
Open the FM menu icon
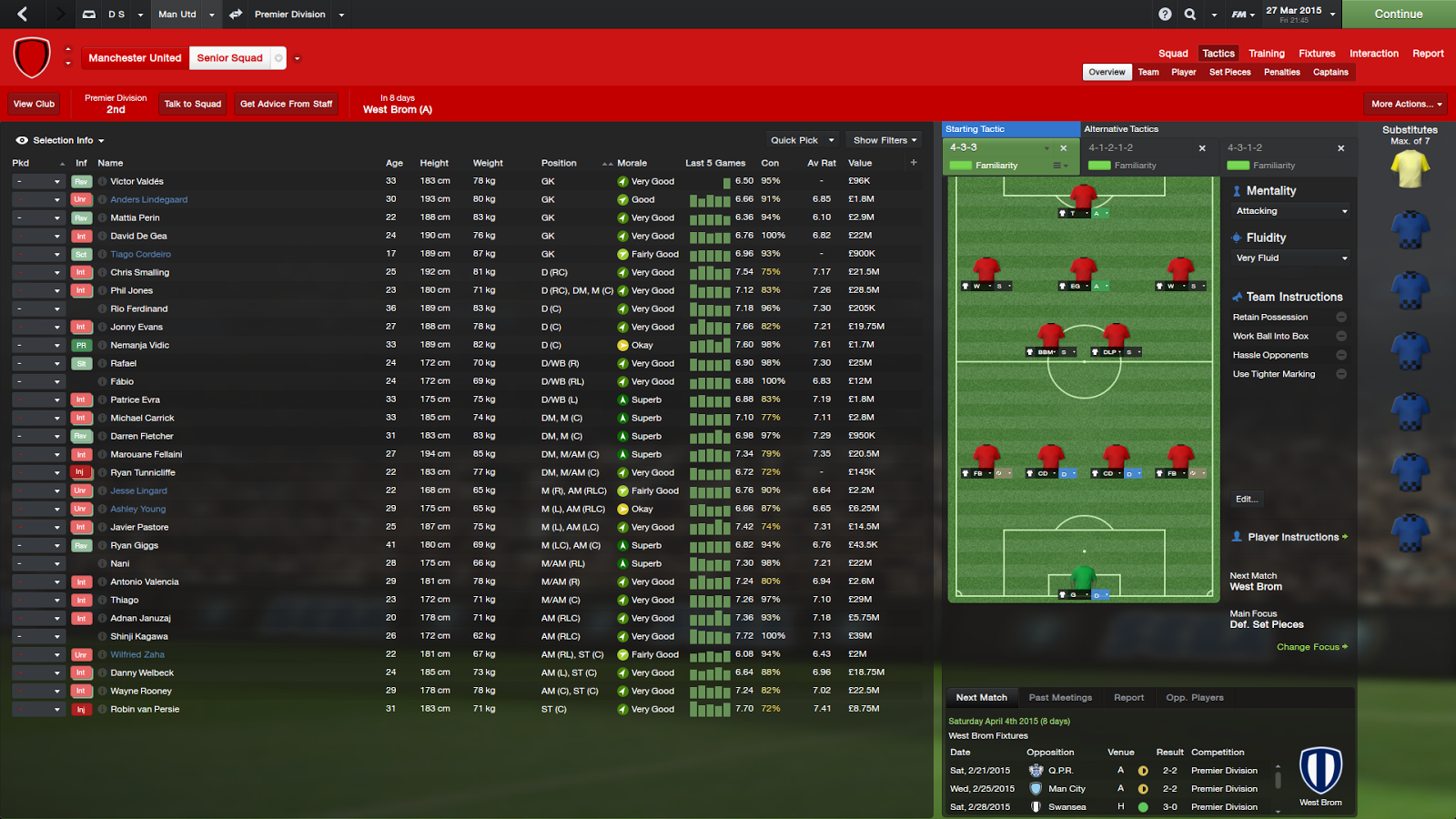click(x=1239, y=15)
